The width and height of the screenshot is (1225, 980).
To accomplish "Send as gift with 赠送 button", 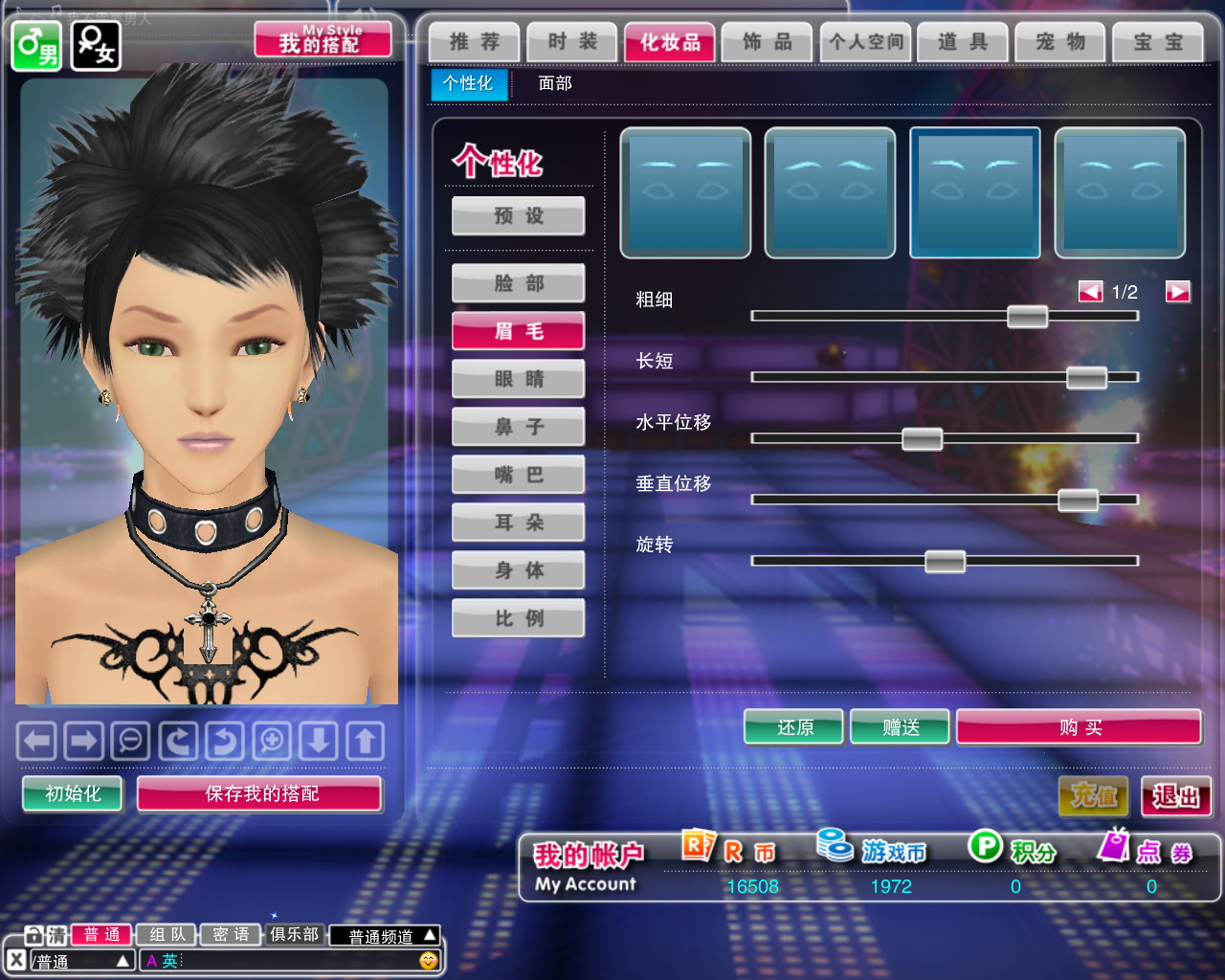I will coord(901,728).
